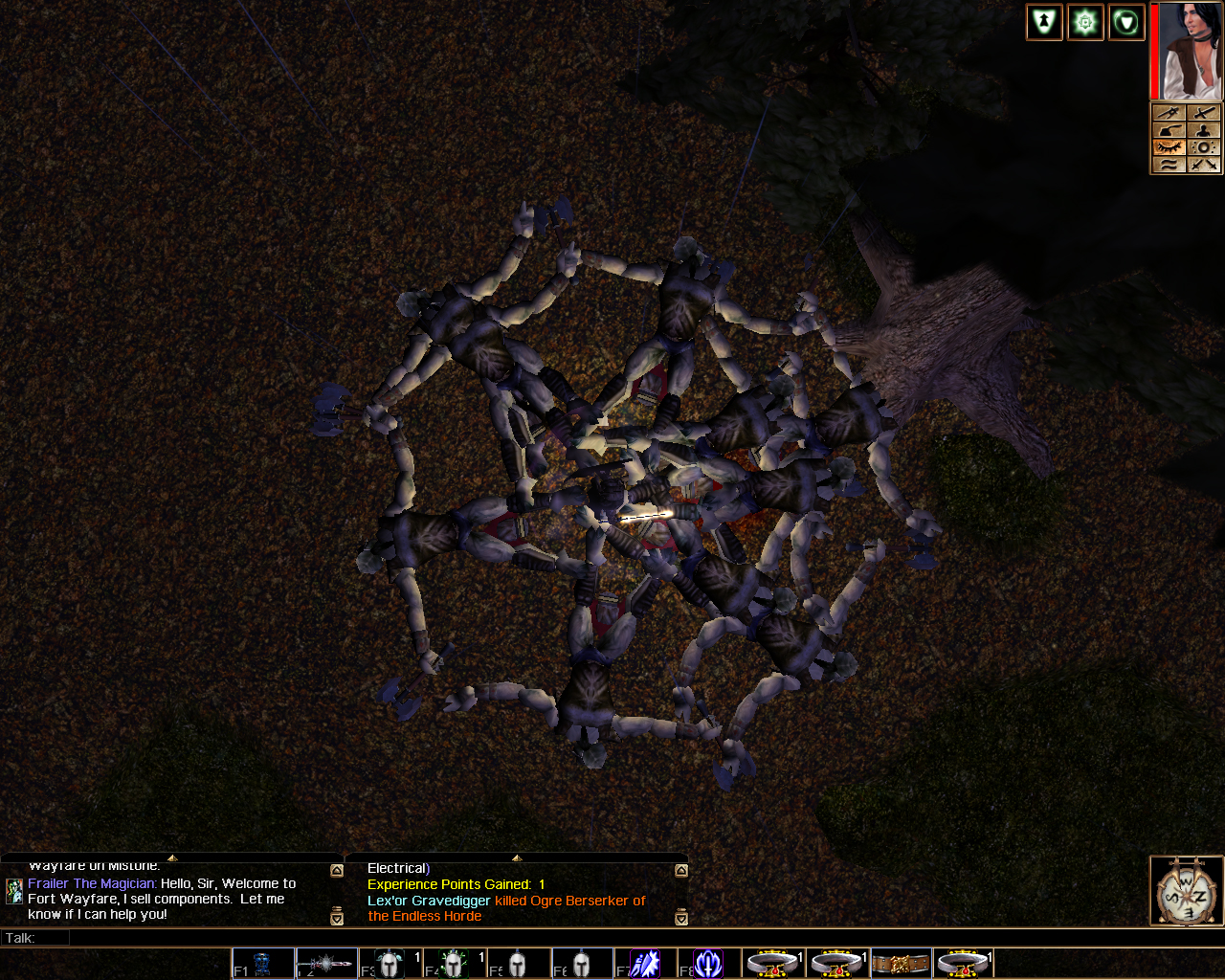Screen dimensions: 1225x980
Task: Click the dagger tool icon in mode panel
Action: pos(1169,112)
